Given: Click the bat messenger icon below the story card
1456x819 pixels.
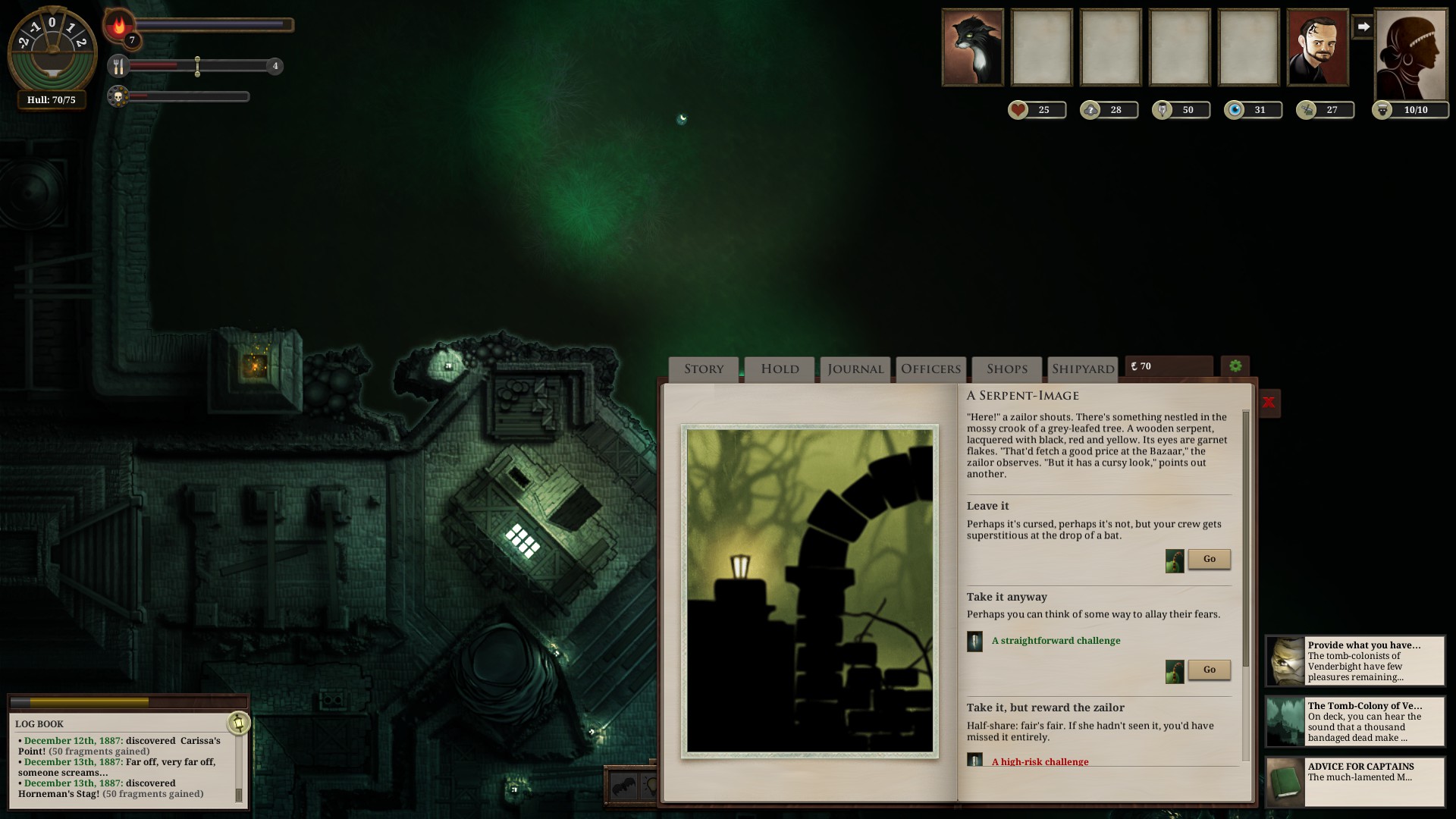Looking at the screenshot, I should (x=623, y=785).
